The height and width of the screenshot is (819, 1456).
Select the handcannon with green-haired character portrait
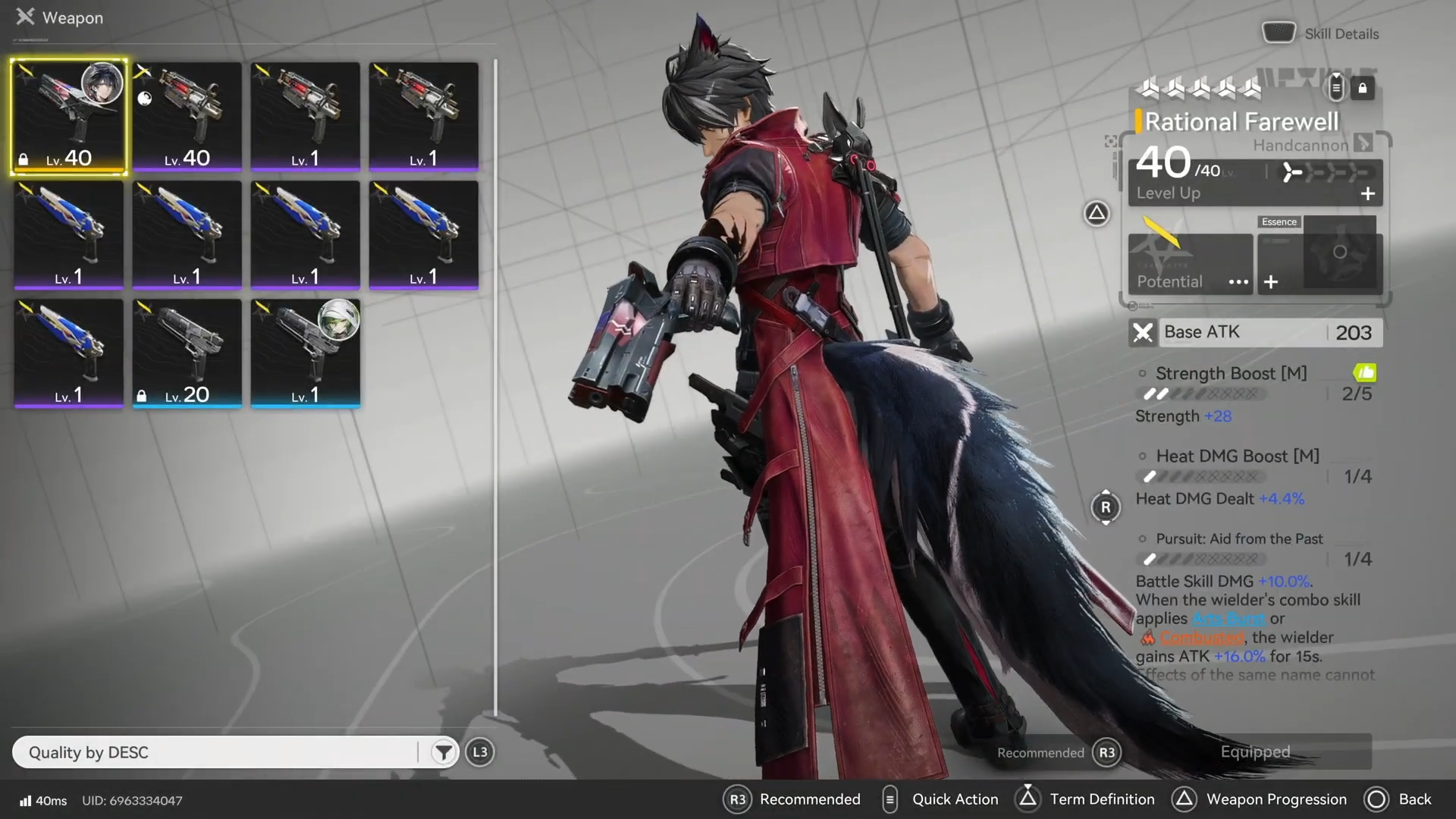click(x=305, y=353)
